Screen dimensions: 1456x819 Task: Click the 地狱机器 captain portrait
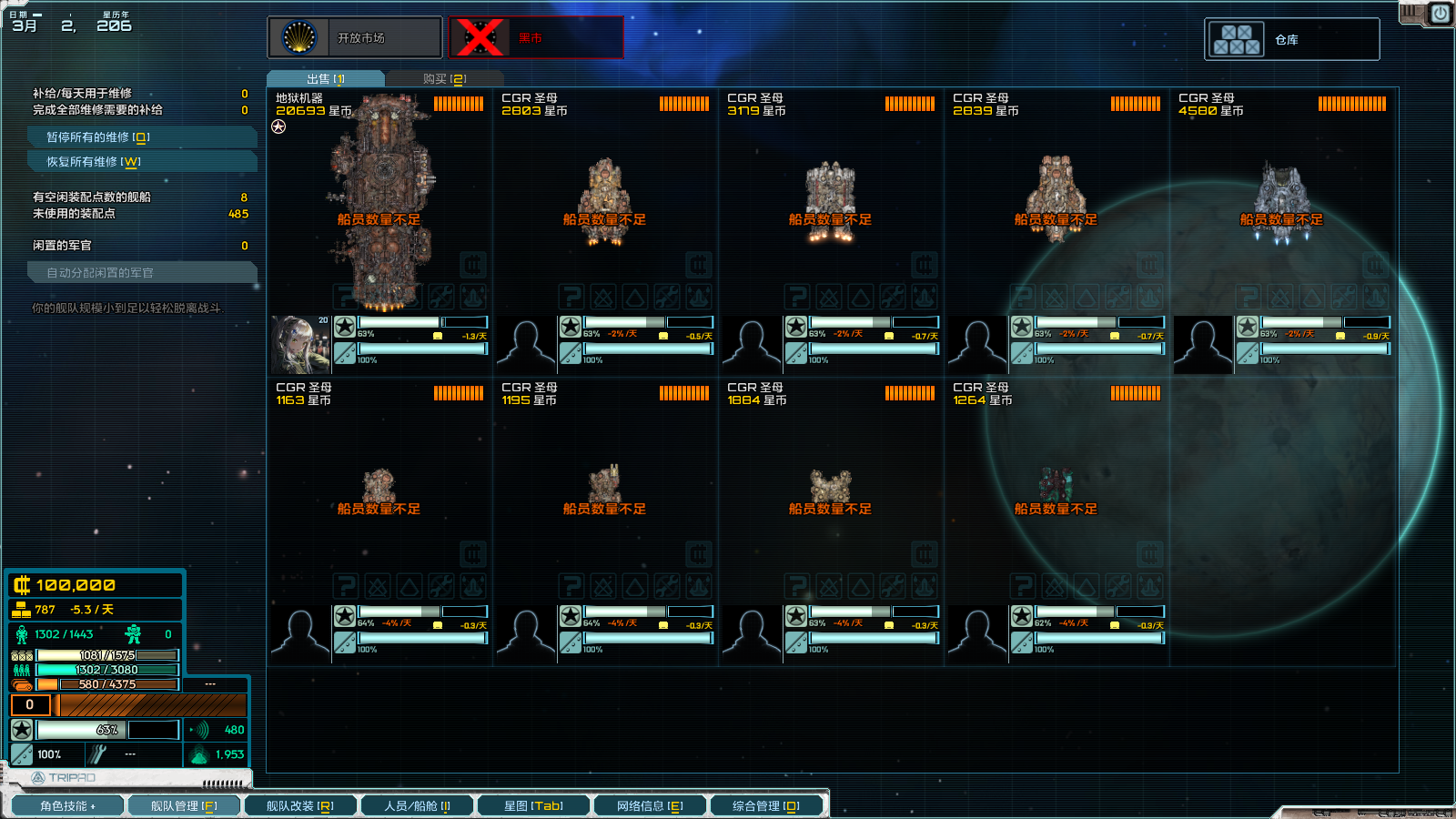point(300,345)
